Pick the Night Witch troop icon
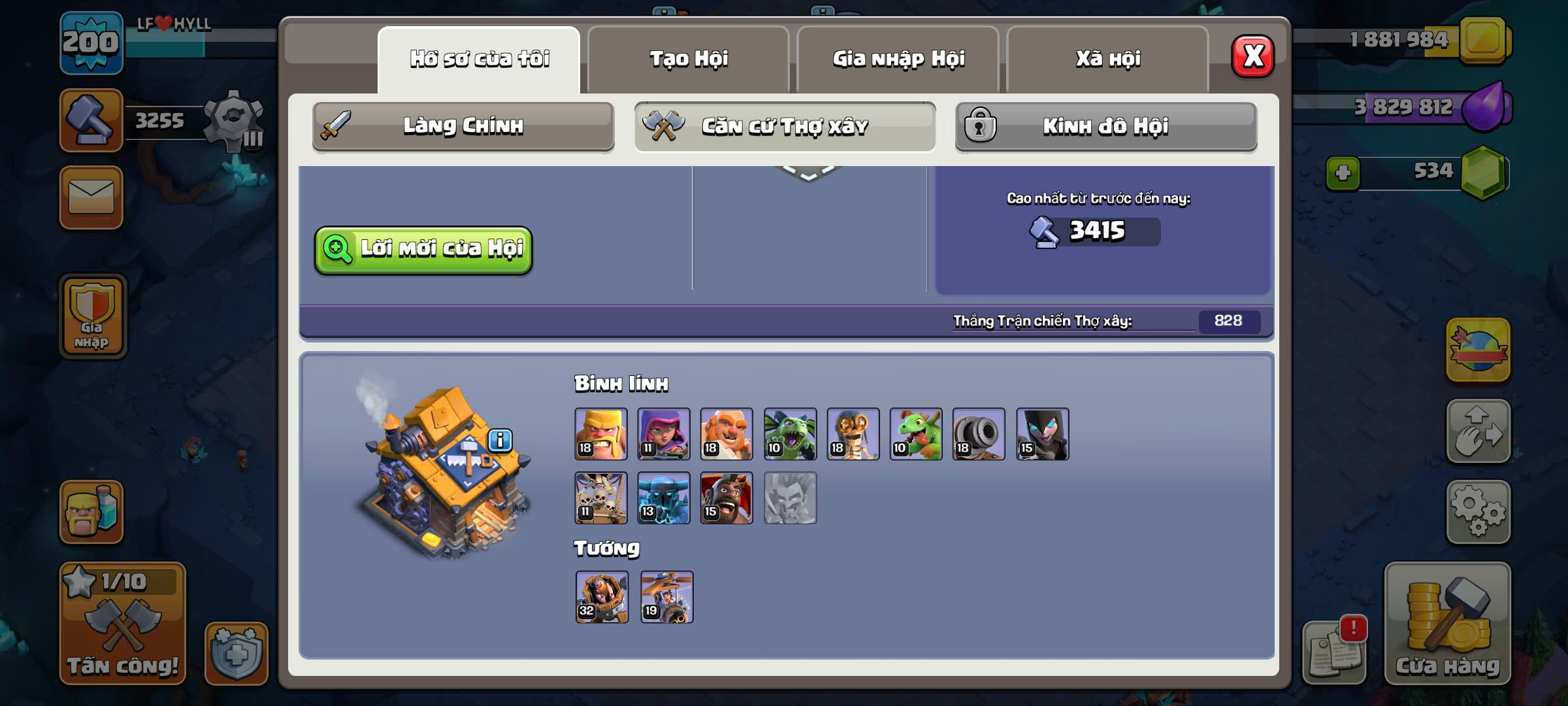This screenshot has width=1568, height=706. pyautogui.click(x=1043, y=434)
